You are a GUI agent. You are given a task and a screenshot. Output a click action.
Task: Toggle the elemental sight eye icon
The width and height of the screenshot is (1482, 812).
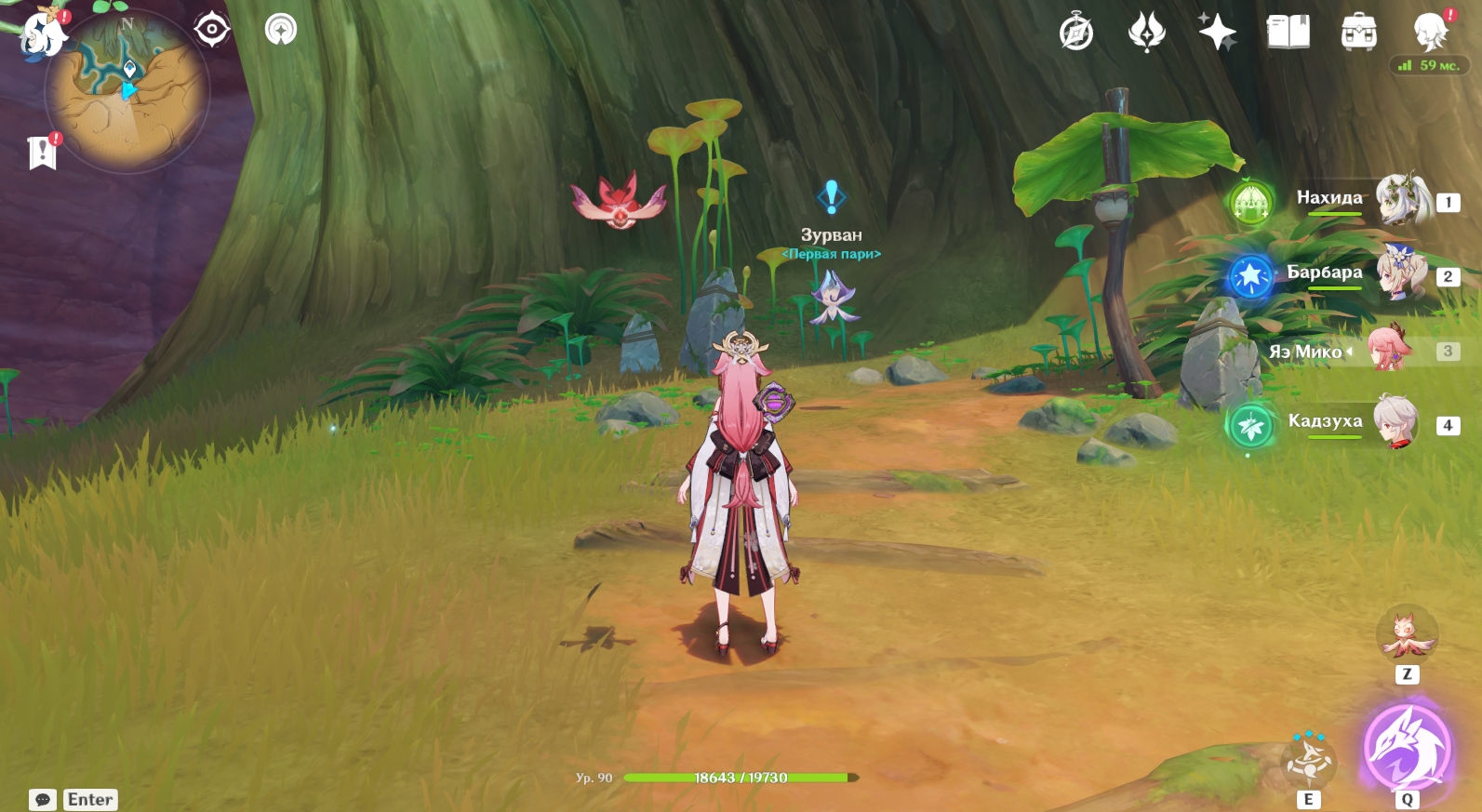coord(212,30)
